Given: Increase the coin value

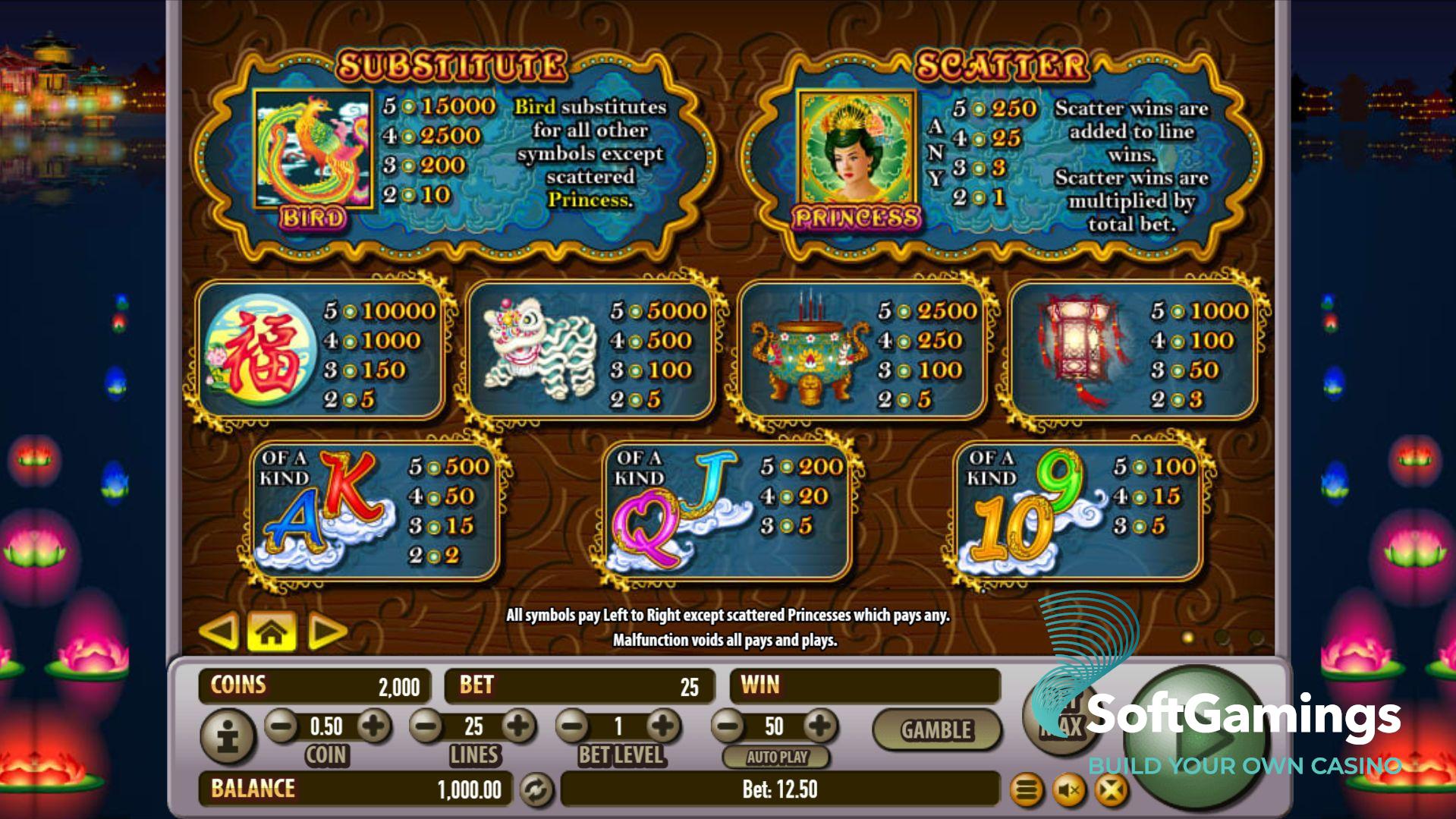Looking at the screenshot, I should [373, 726].
